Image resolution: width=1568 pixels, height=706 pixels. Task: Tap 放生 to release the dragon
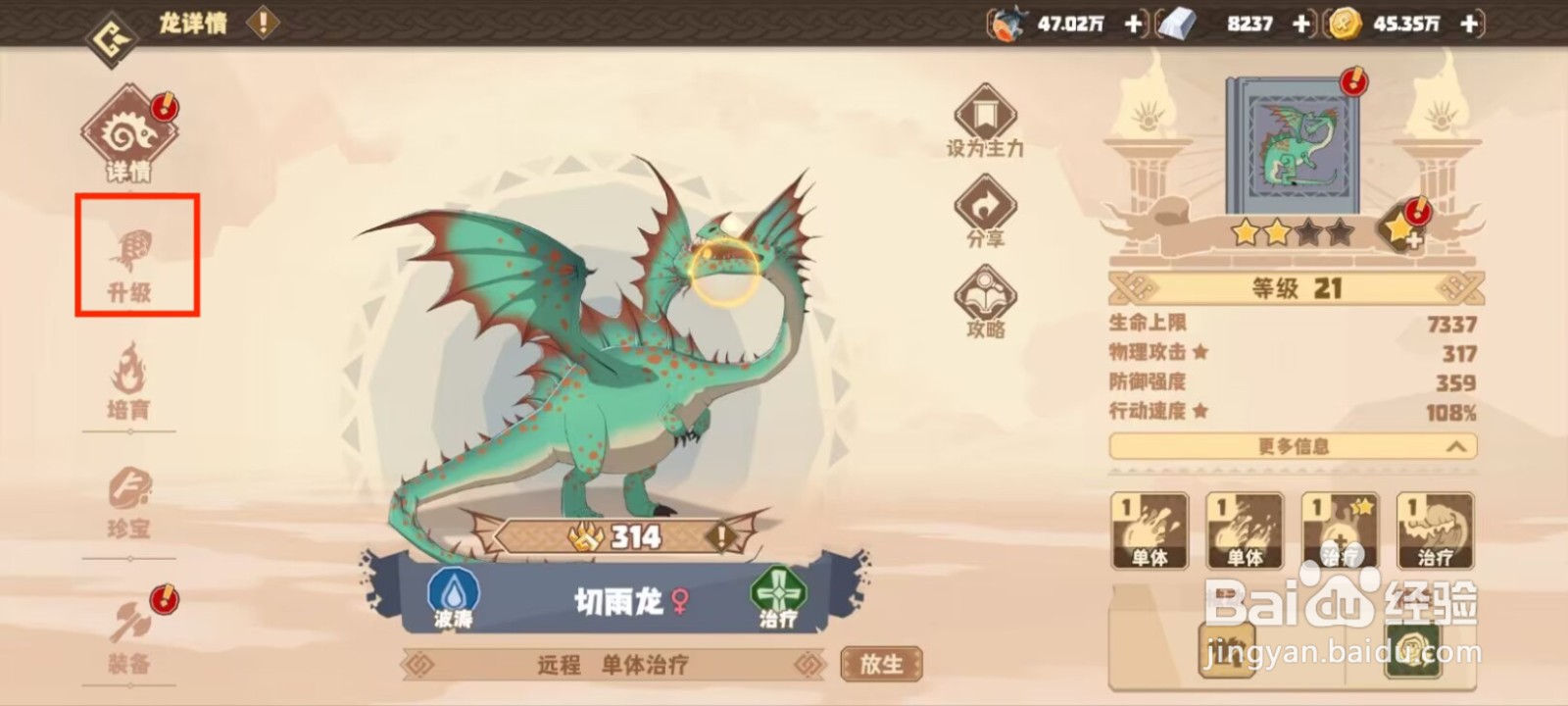881,664
